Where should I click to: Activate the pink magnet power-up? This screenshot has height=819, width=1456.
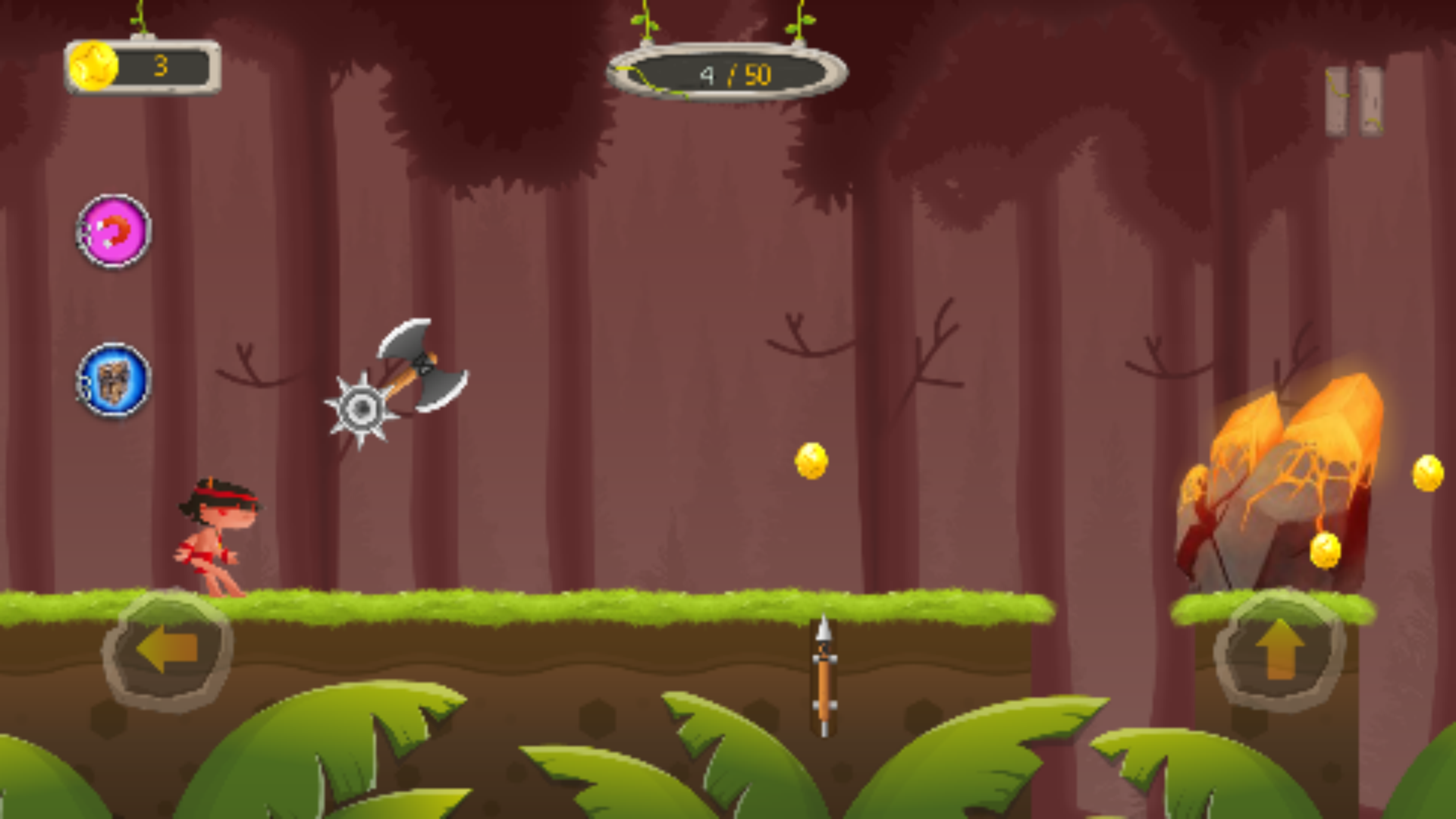click(114, 234)
